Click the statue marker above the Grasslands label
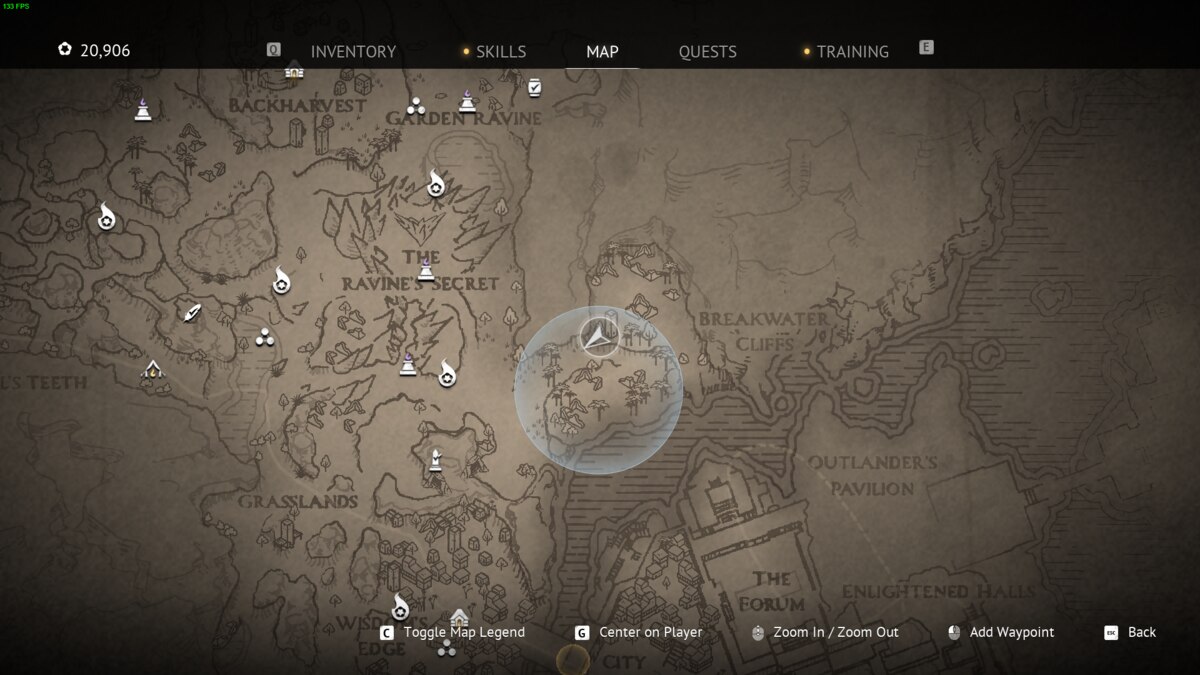Viewport: 1200px width, 675px height. (435, 461)
